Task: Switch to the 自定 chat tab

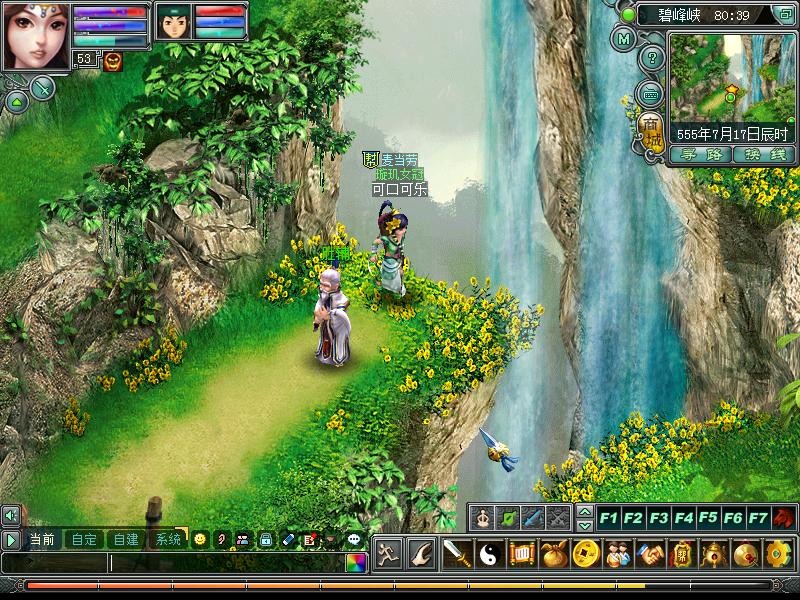Action: [84, 539]
